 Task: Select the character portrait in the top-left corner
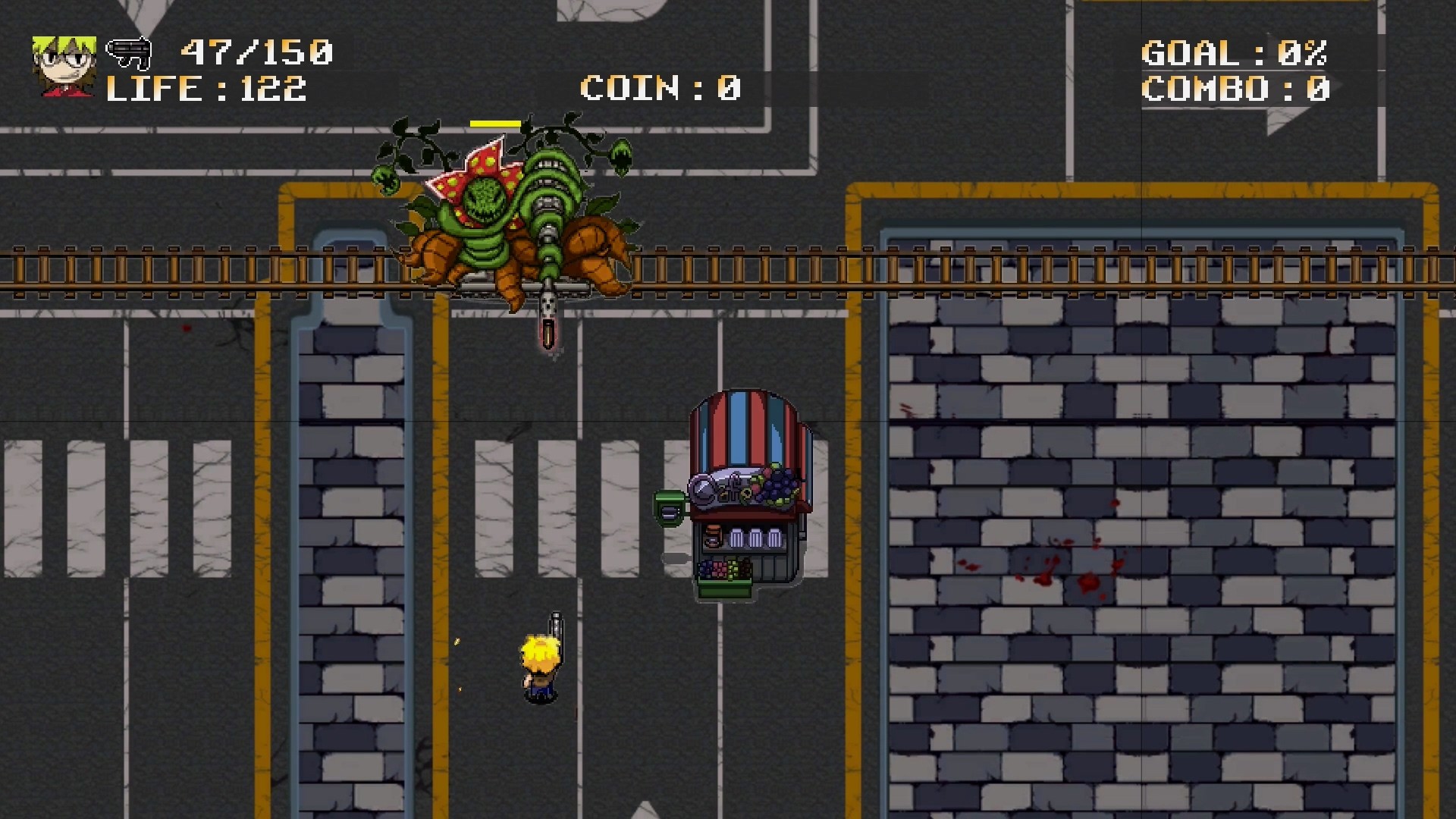(64, 64)
